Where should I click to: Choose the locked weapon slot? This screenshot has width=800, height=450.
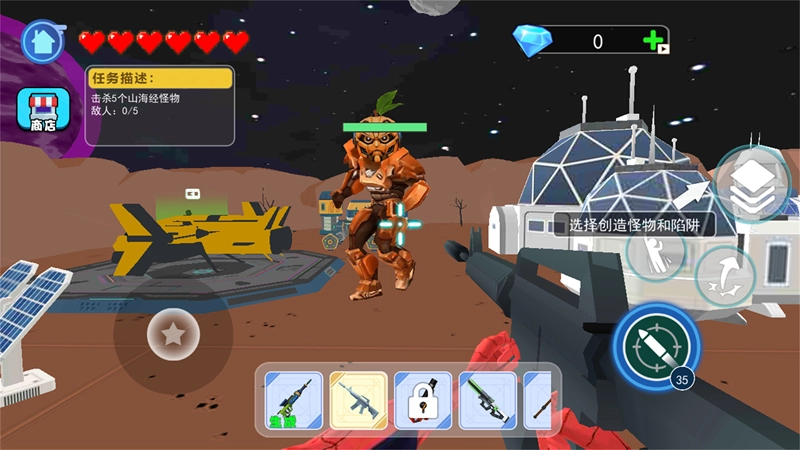(x=423, y=400)
